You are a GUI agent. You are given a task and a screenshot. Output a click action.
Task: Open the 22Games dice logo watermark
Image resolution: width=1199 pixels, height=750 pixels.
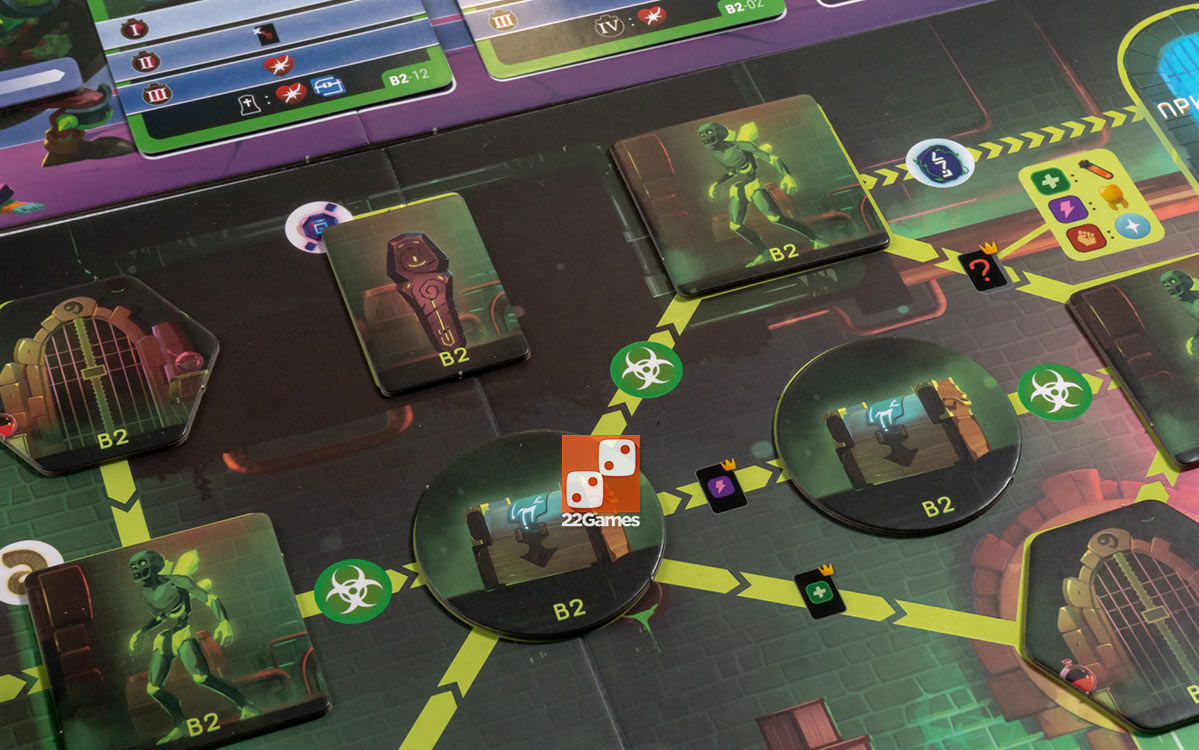point(601,480)
